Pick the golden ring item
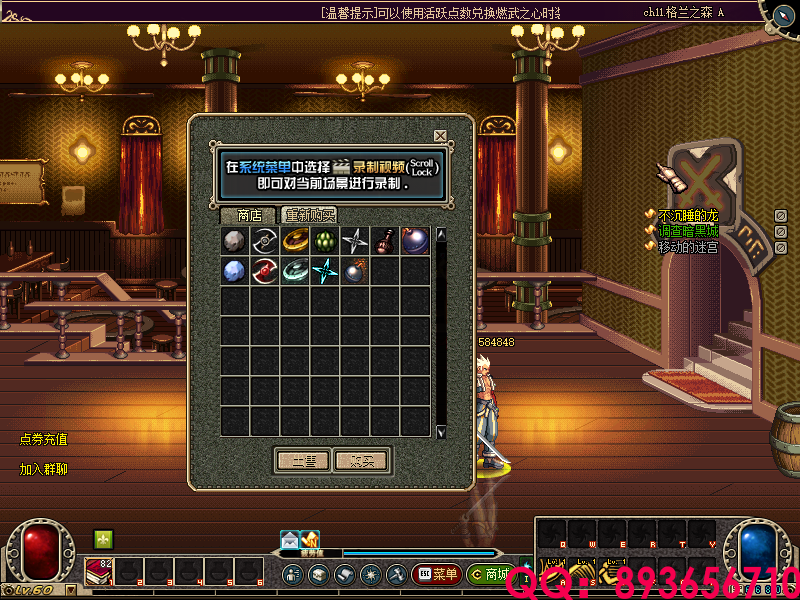This screenshot has width=800, height=600. point(295,241)
